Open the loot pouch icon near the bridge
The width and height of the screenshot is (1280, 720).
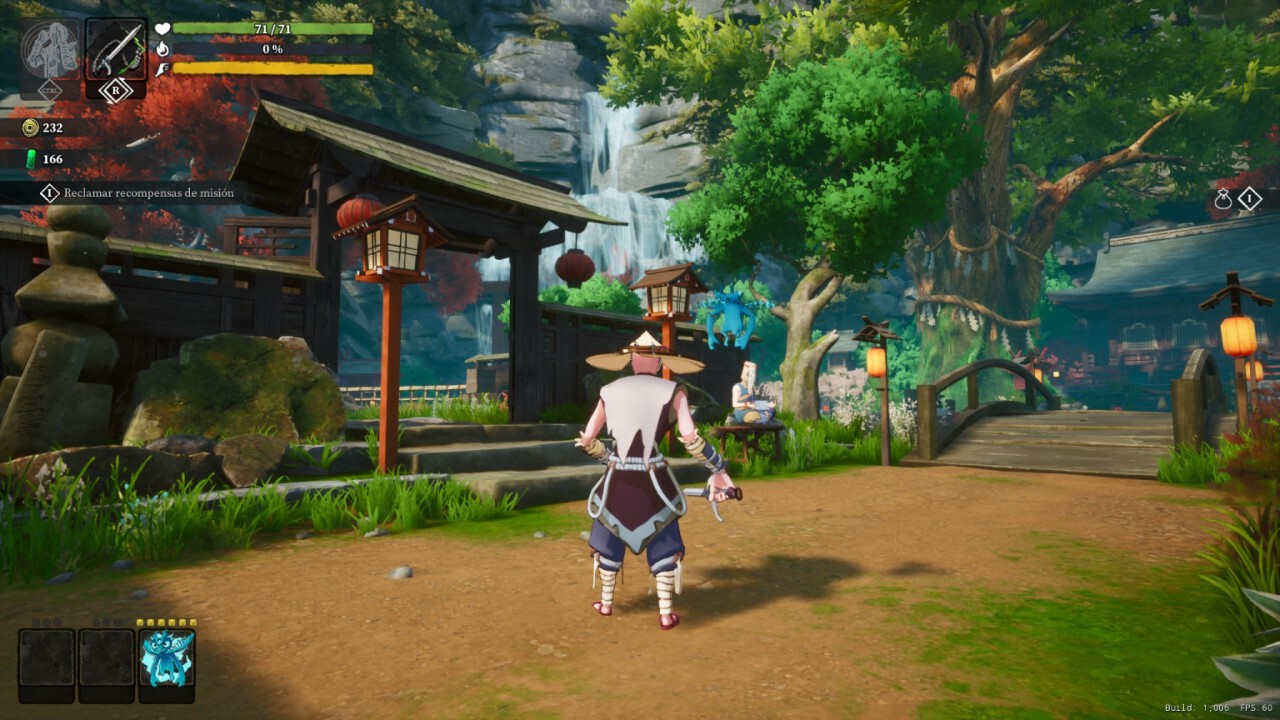coord(1226,198)
